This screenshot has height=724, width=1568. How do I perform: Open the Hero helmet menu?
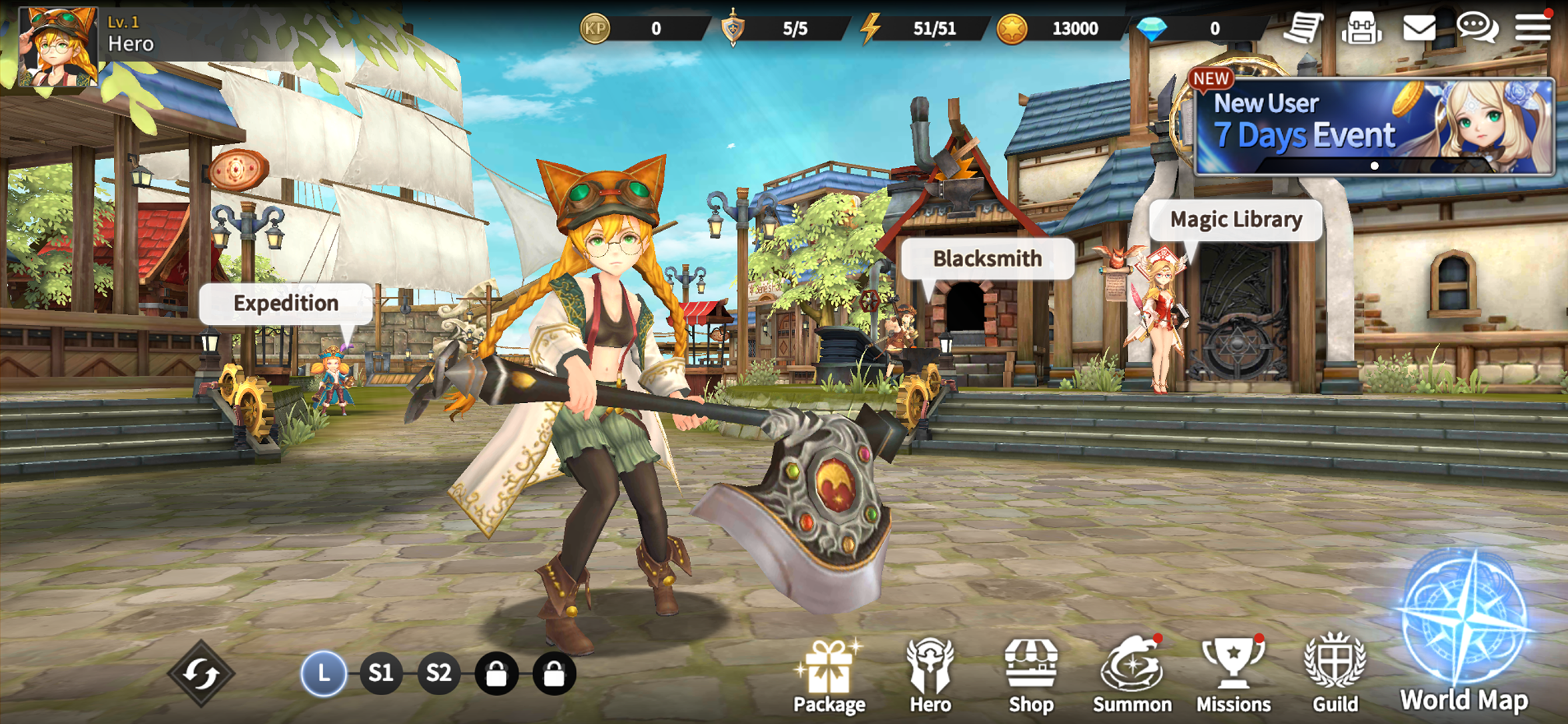click(930, 677)
